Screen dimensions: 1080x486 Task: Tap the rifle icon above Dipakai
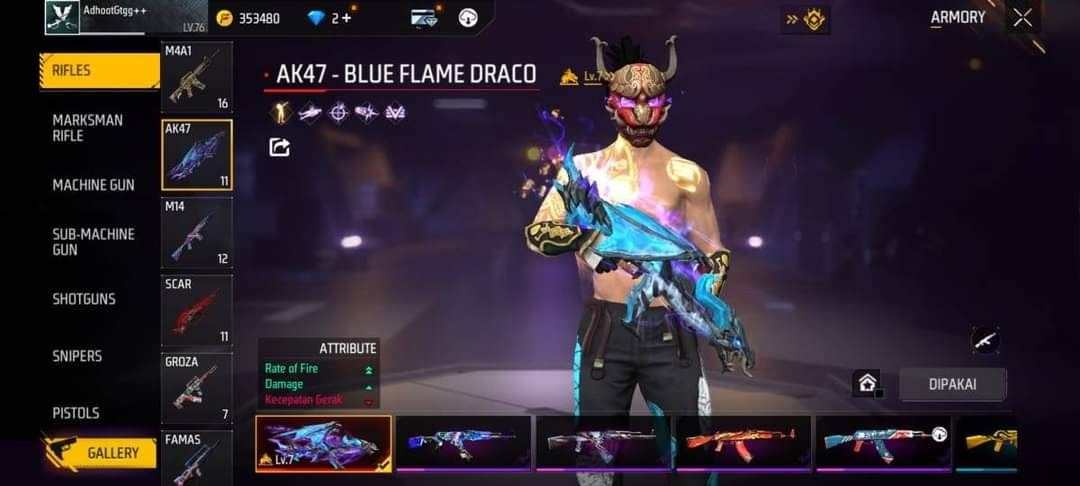tap(986, 340)
